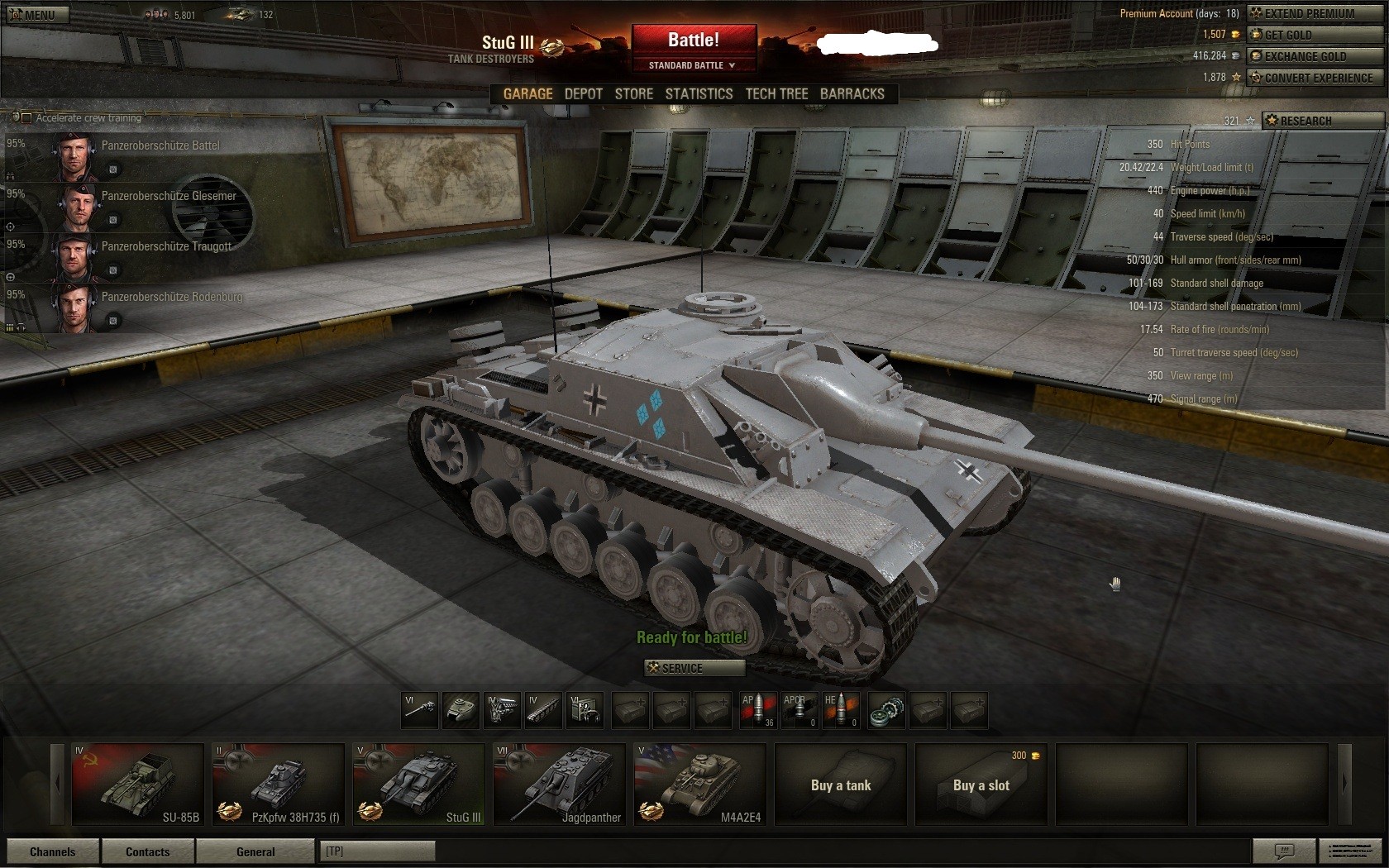
Task: Start the match with Battle!
Action: [x=693, y=40]
